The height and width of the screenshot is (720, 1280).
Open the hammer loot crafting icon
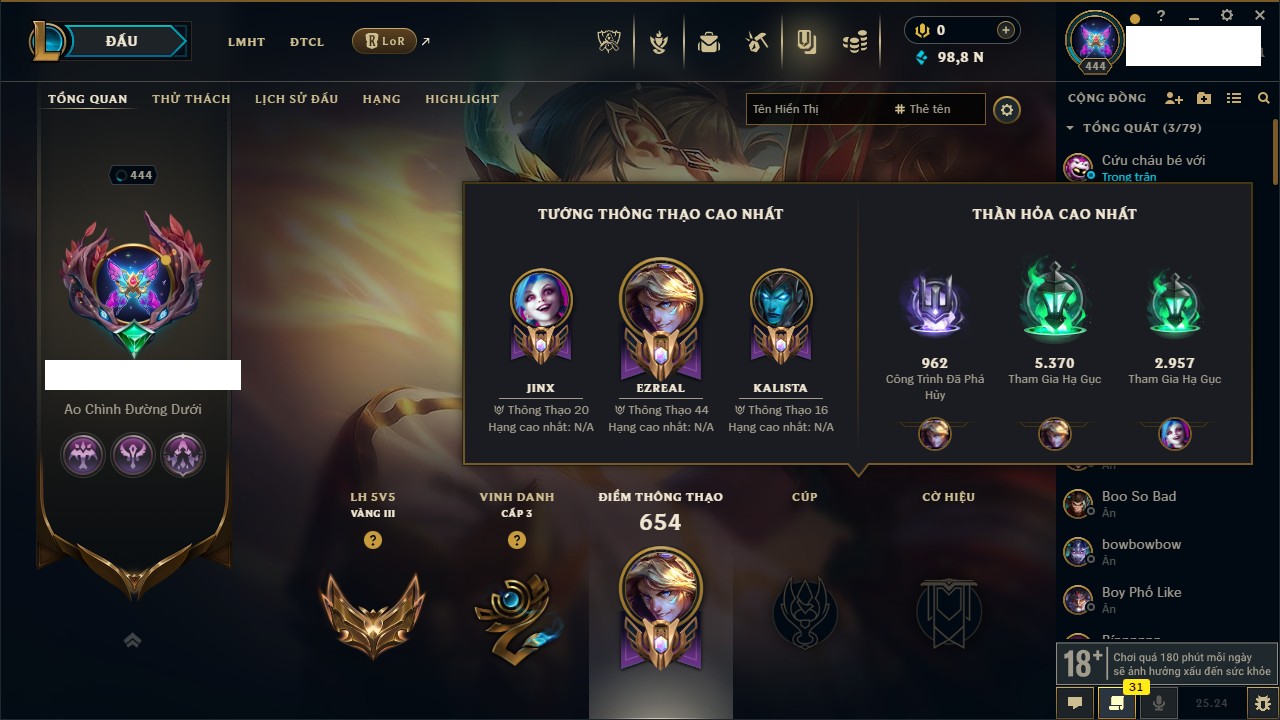tap(757, 42)
